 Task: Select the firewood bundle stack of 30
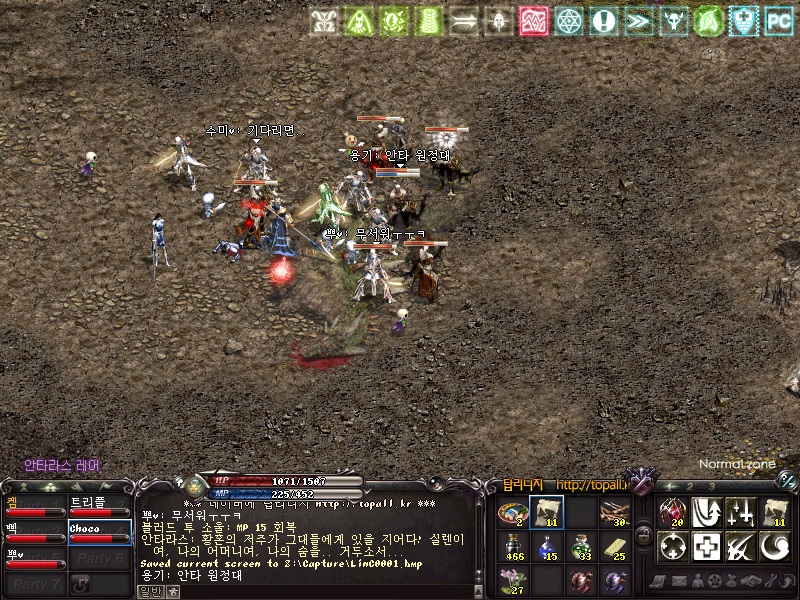614,513
